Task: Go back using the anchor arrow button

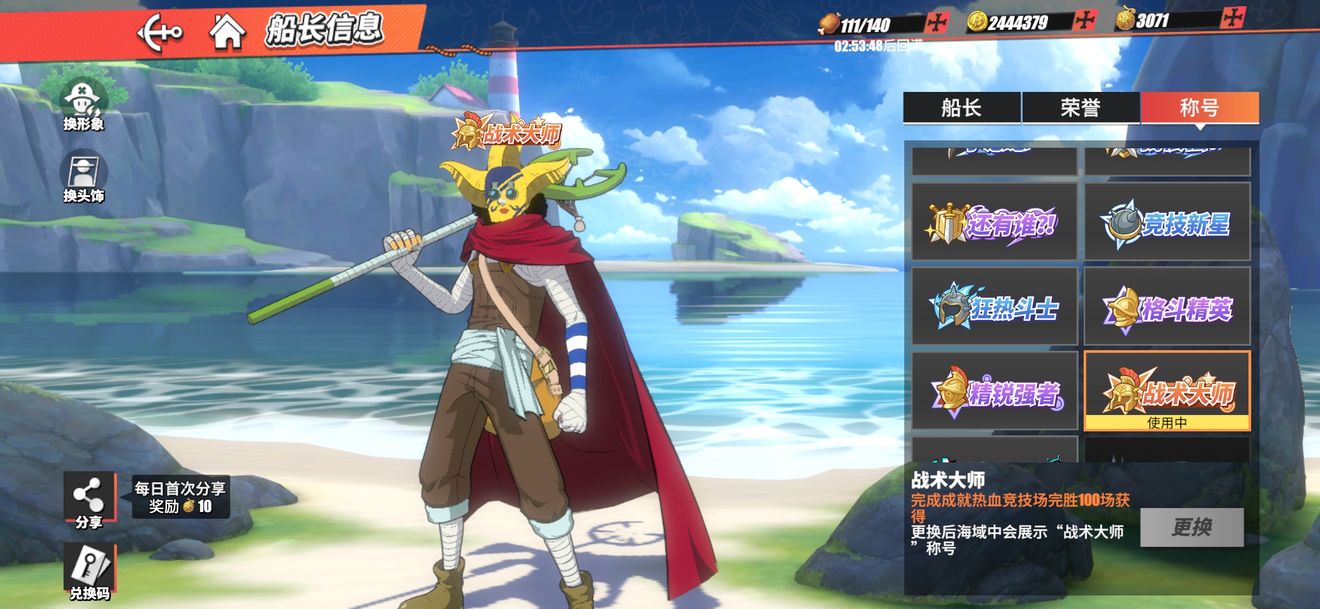Action: (x=160, y=32)
